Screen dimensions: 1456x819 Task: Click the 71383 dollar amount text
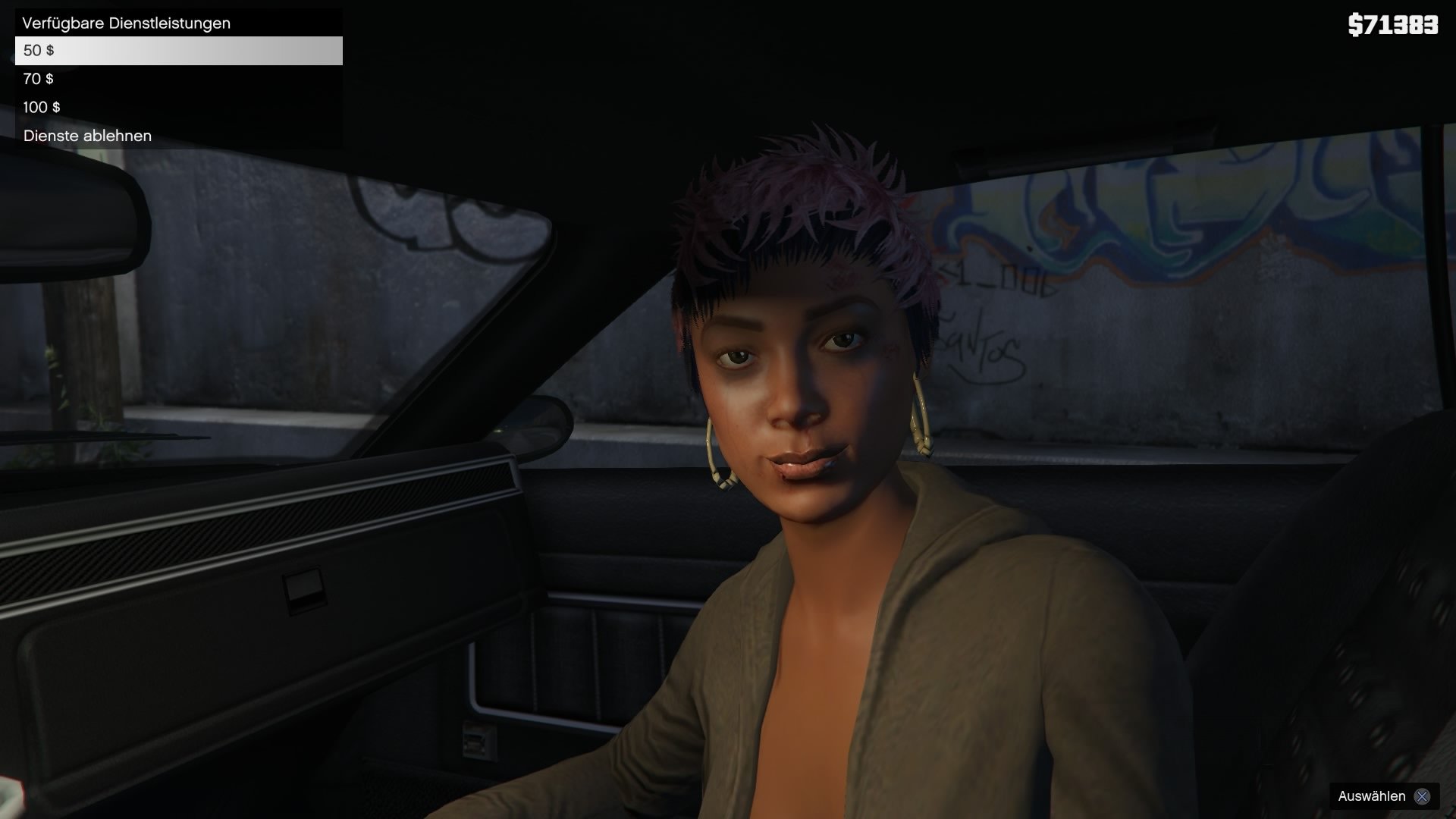[1399, 25]
